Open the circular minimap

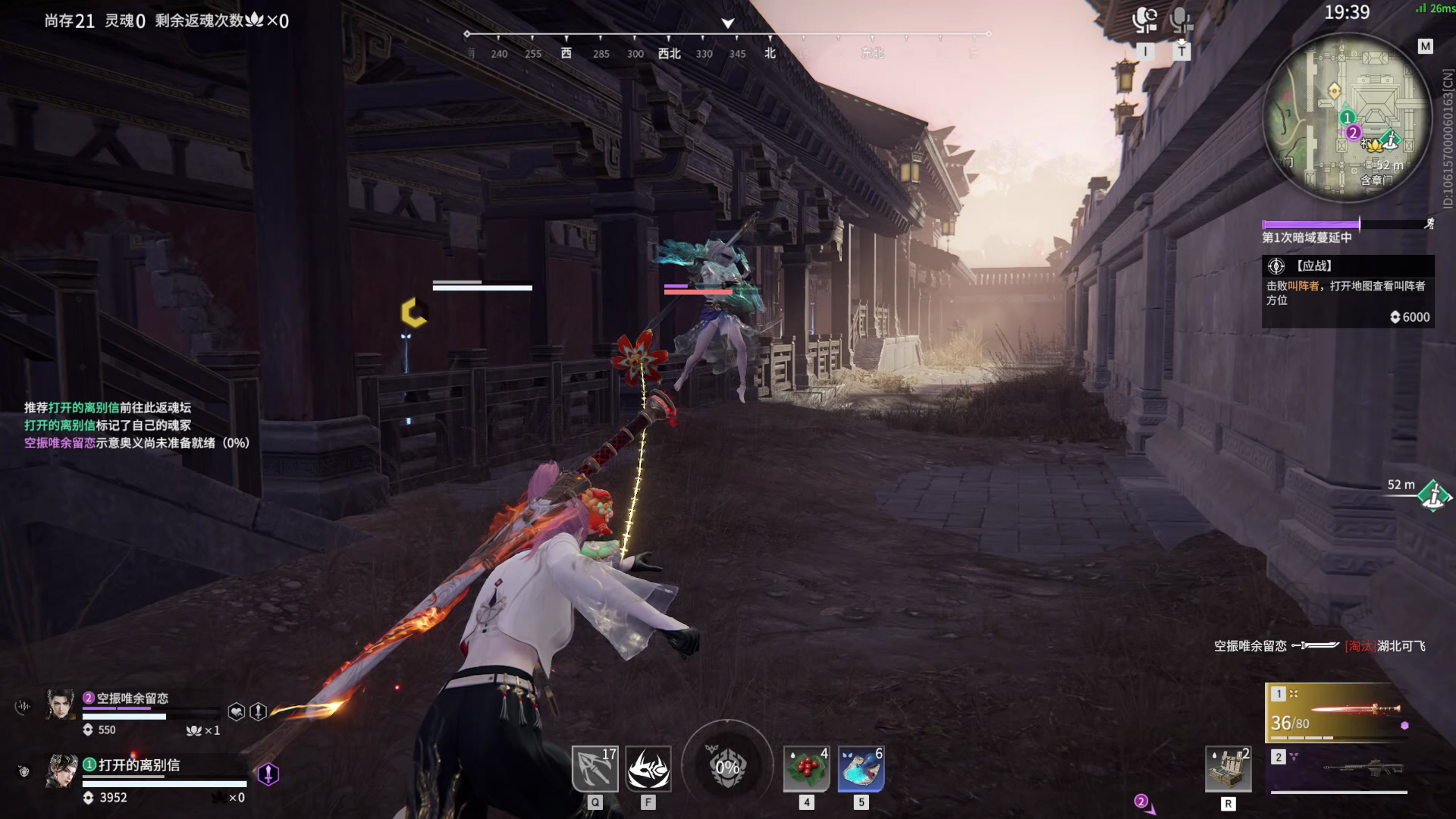click(x=1346, y=119)
